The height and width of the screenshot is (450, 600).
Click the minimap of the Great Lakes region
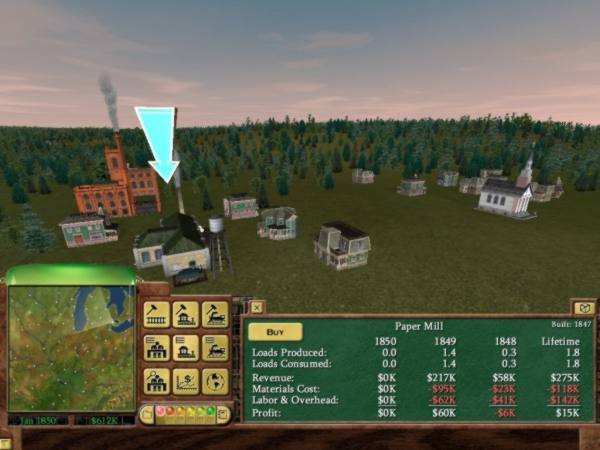(69, 346)
